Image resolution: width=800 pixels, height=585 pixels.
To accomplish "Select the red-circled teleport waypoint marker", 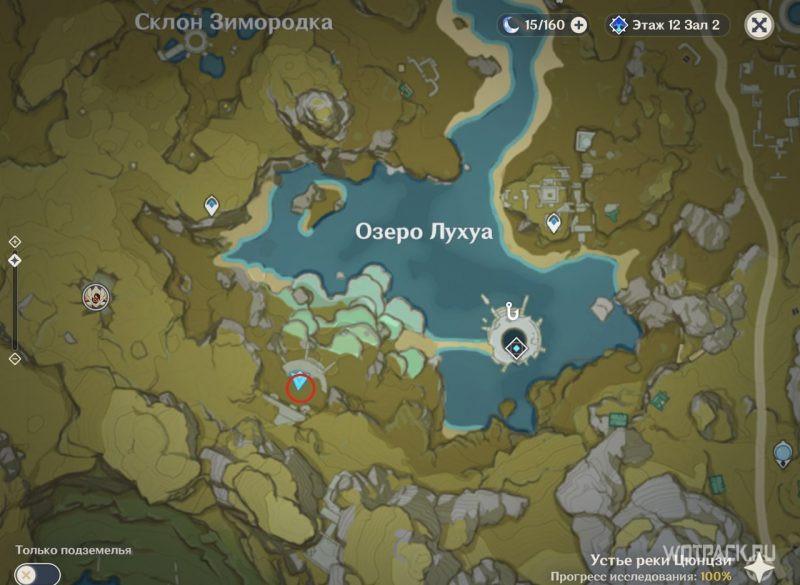I will click(301, 385).
